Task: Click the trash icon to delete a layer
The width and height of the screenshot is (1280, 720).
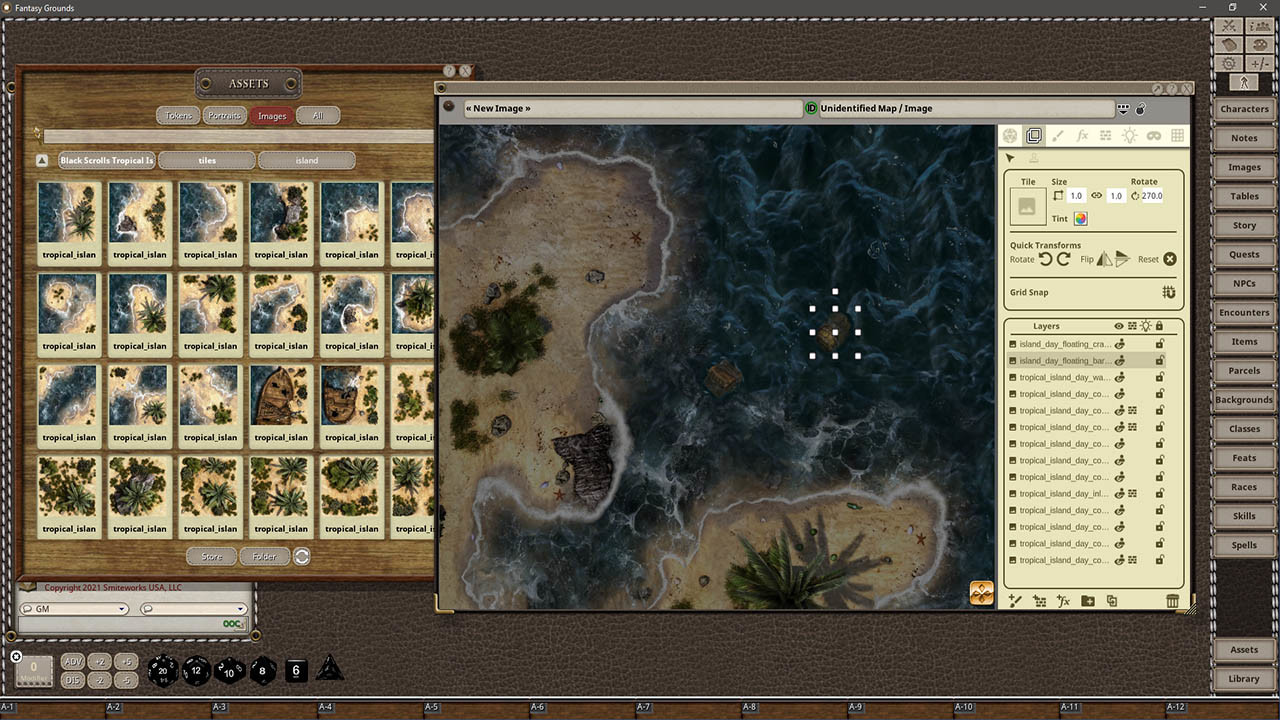Action: coord(1172,601)
